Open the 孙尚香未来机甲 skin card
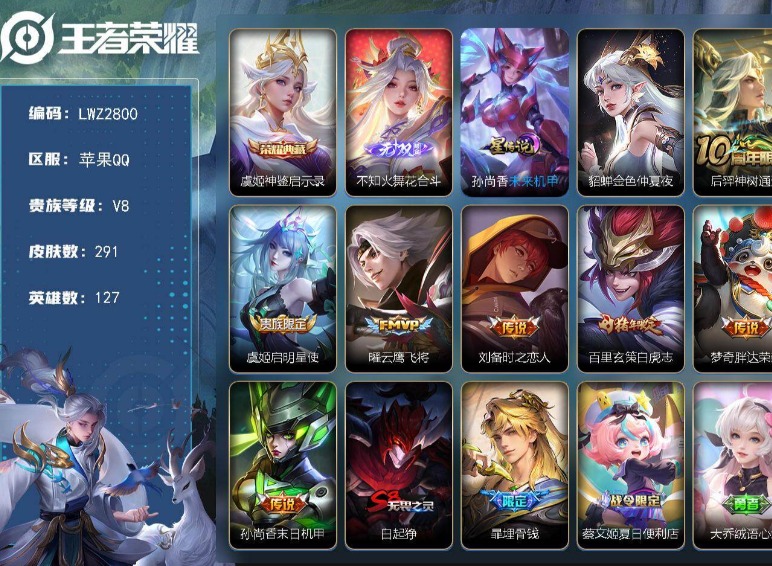The image size is (772, 566). pos(515,110)
